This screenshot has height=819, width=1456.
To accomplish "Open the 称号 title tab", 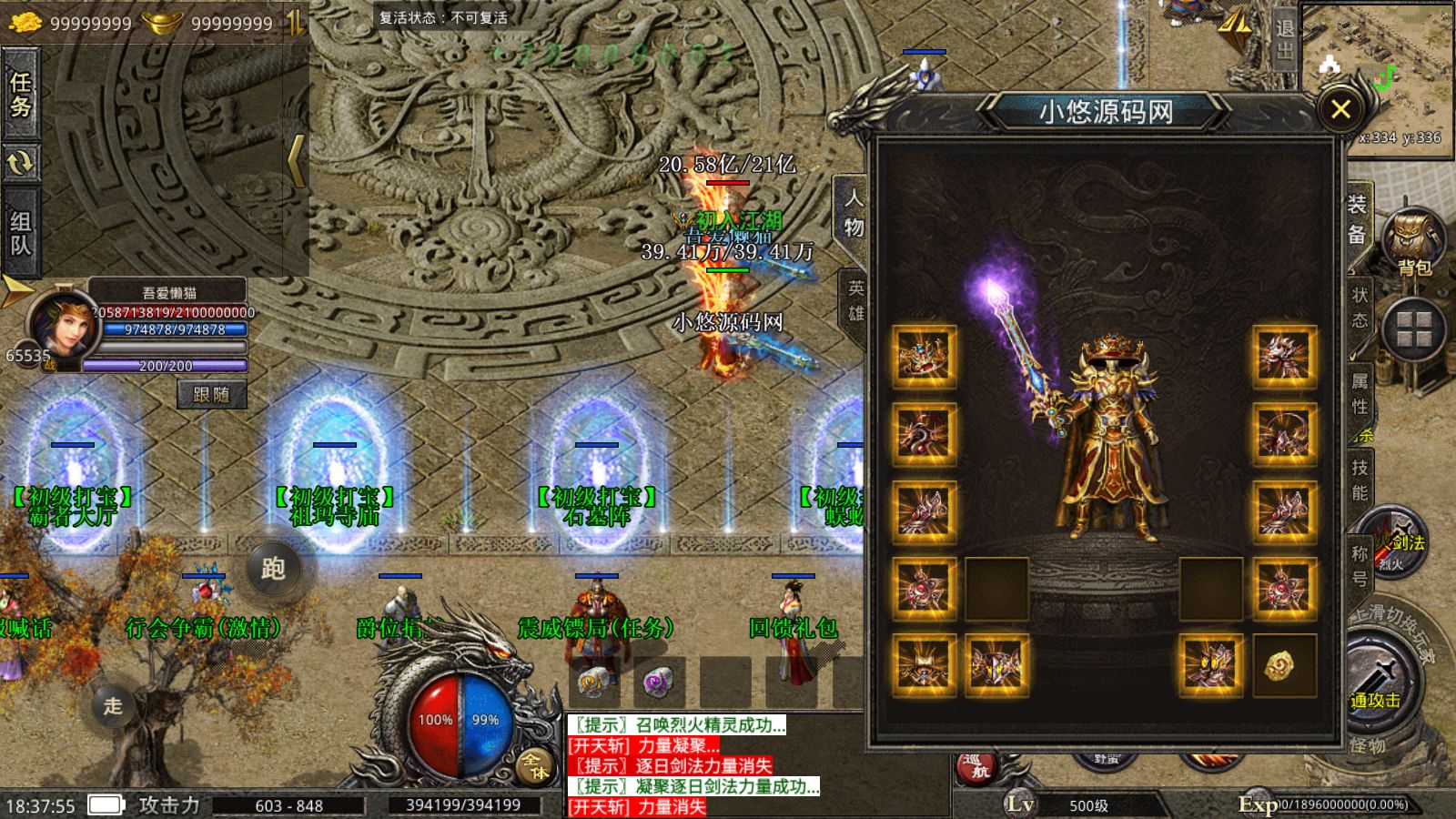I will (1360, 565).
